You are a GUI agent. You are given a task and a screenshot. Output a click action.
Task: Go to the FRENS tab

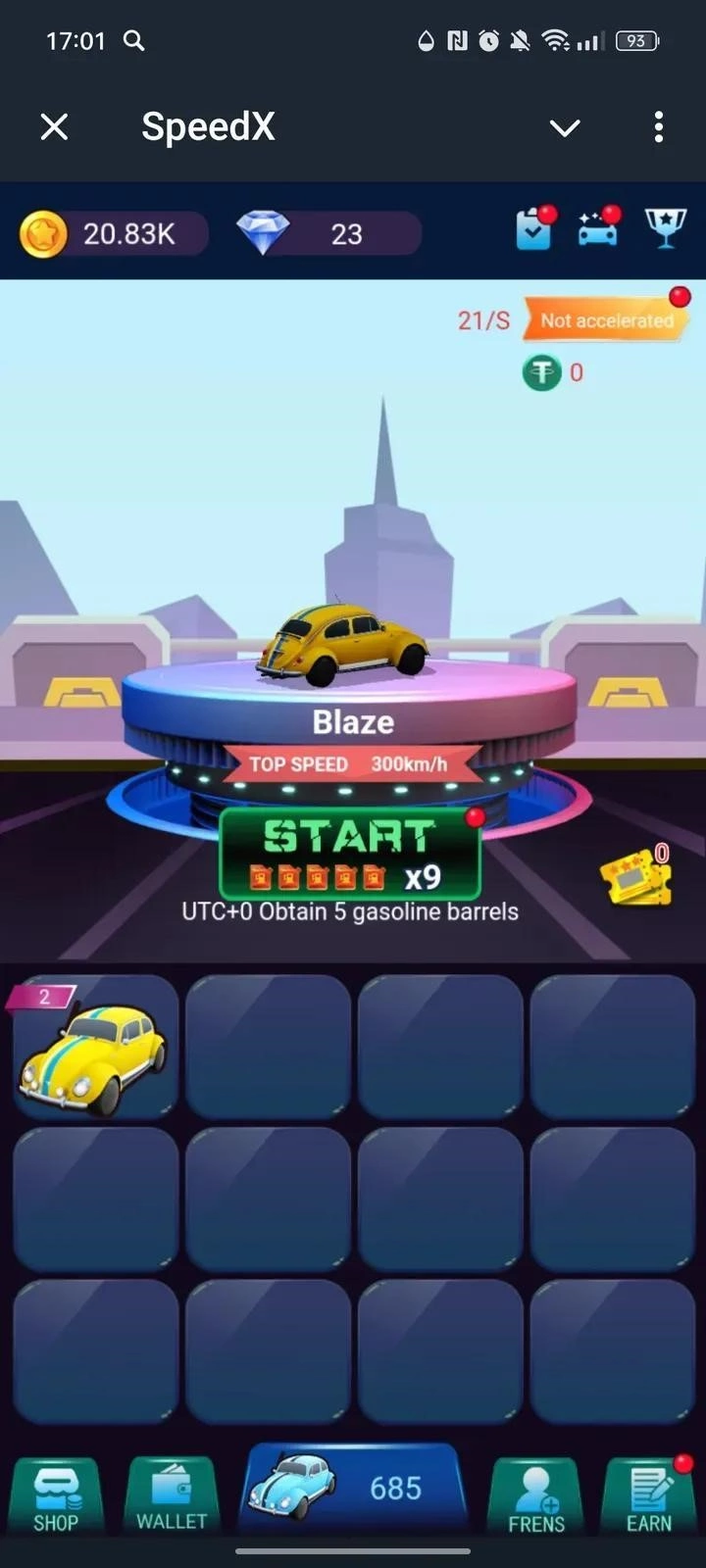(535, 1495)
